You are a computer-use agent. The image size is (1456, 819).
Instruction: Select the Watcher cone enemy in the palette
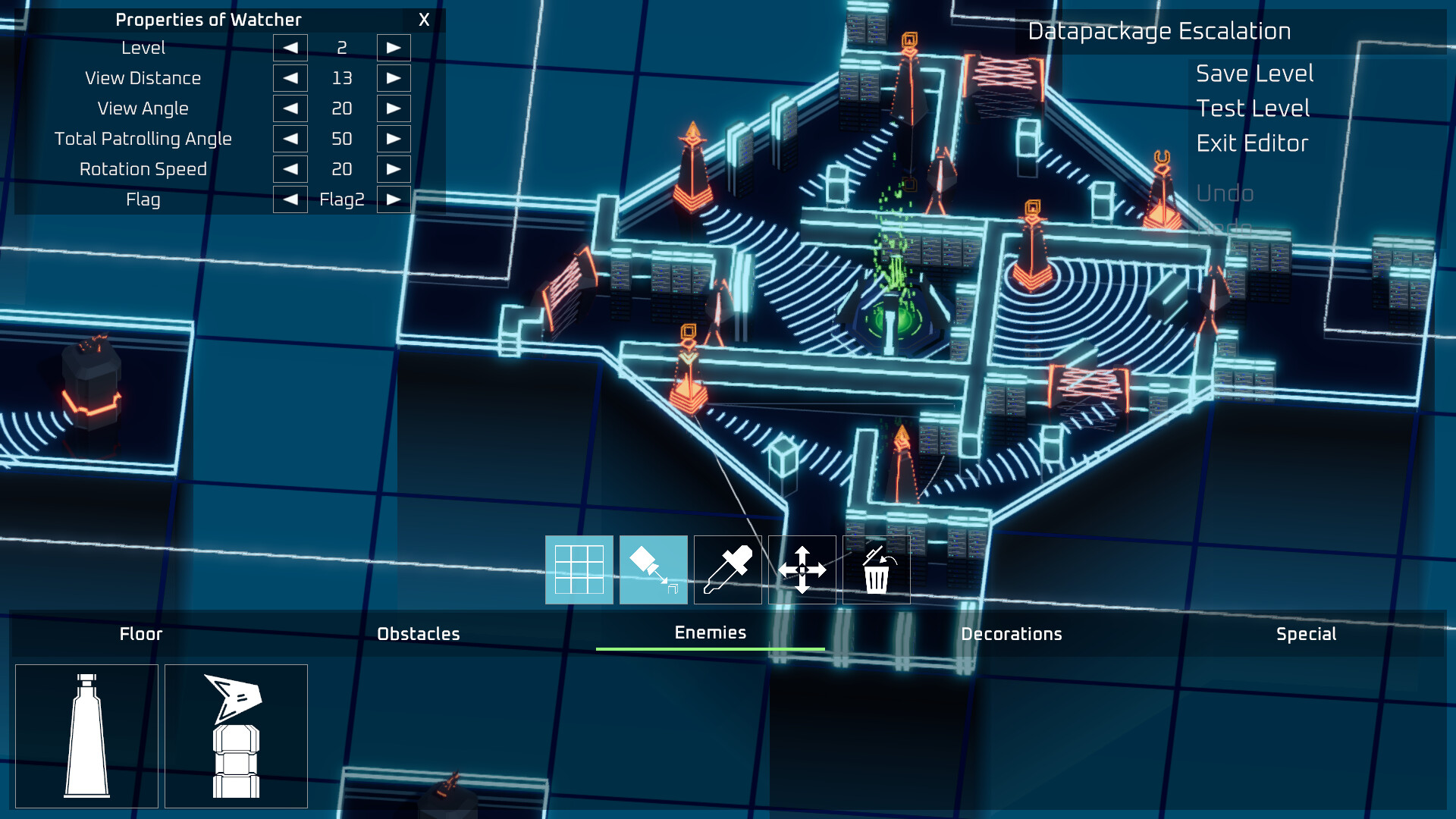(x=86, y=736)
